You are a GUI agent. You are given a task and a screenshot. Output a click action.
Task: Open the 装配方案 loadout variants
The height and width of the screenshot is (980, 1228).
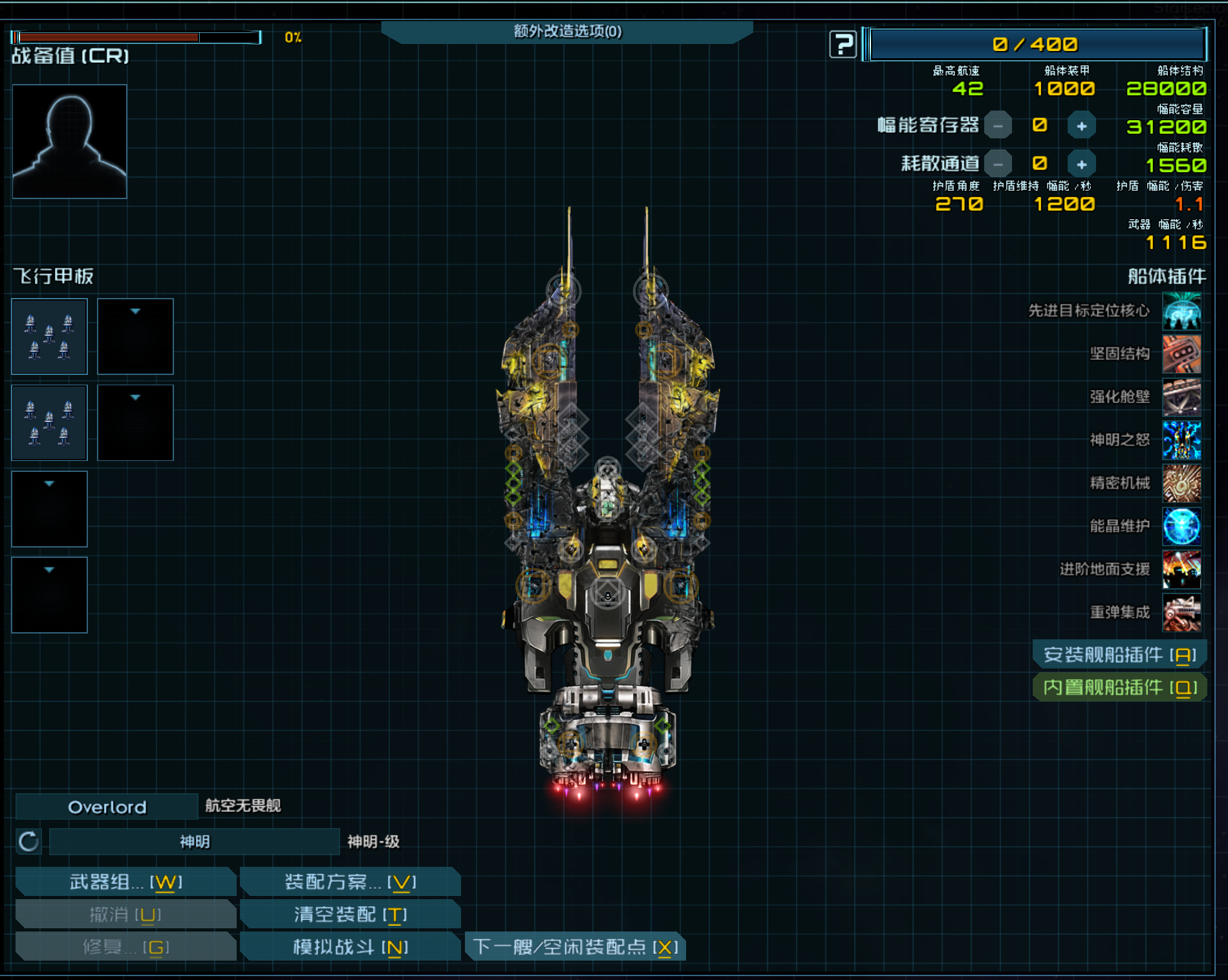pos(350,882)
